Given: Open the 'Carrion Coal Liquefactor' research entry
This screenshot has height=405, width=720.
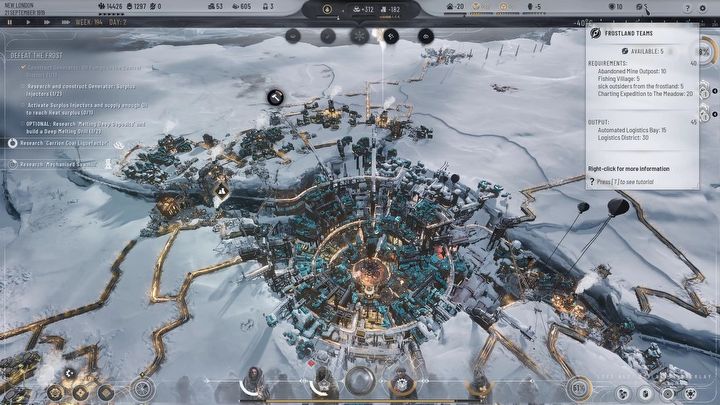Looking at the screenshot, I should [x=67, y=143].
